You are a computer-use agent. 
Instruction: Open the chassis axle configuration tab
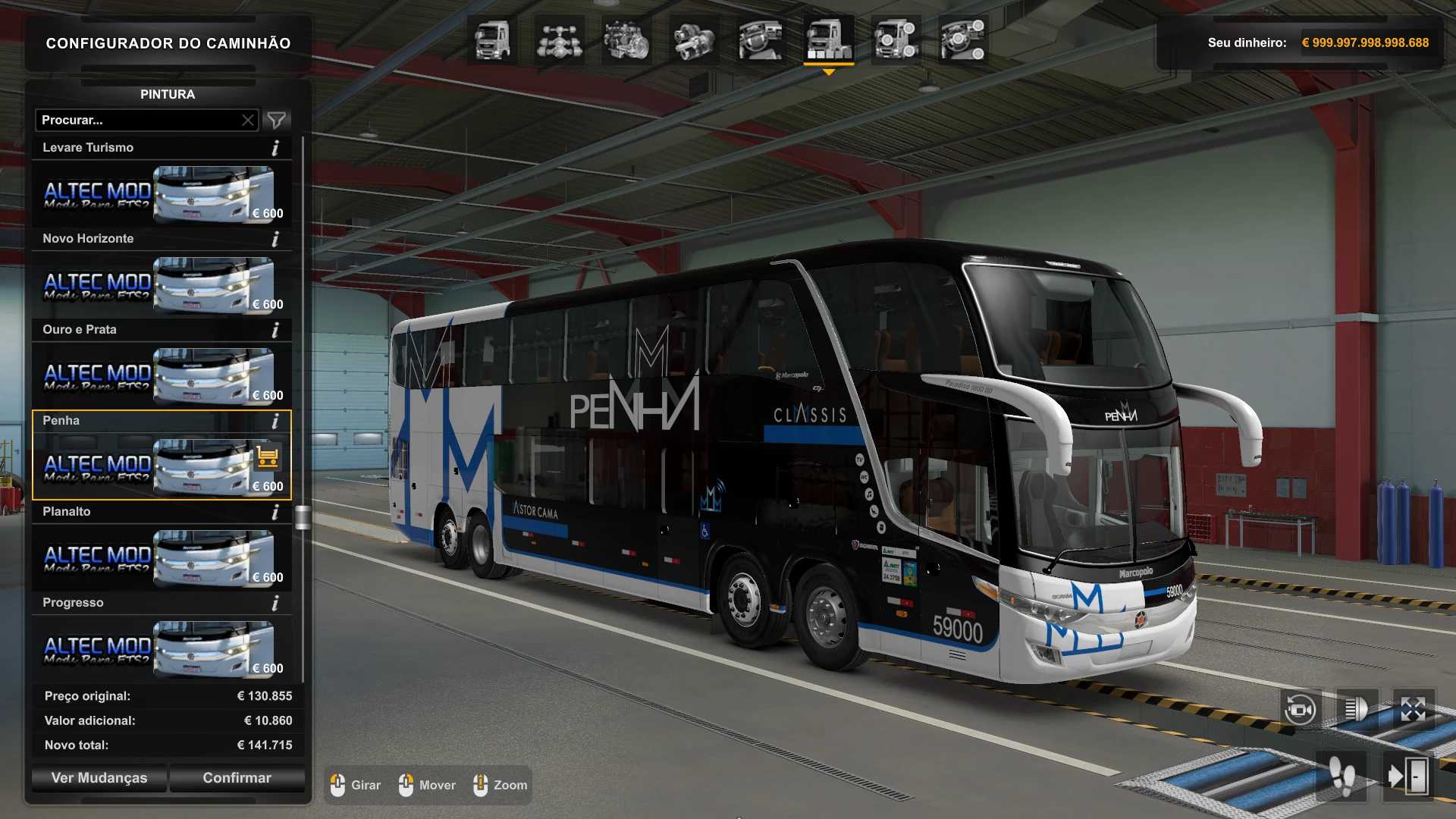[x=559, y=40]
